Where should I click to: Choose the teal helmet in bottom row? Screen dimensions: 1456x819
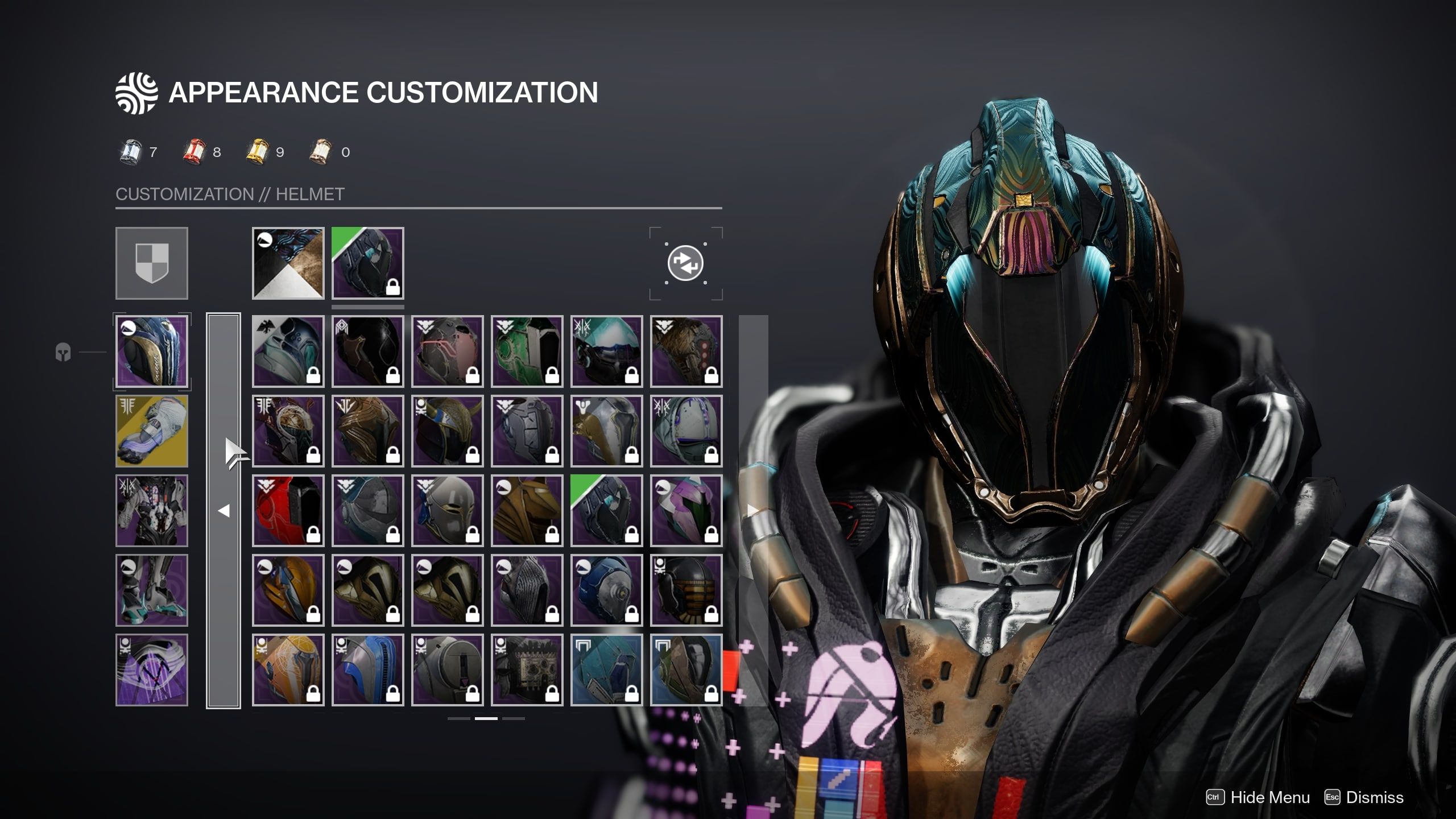pyautogui.click(x=607, y=670)
